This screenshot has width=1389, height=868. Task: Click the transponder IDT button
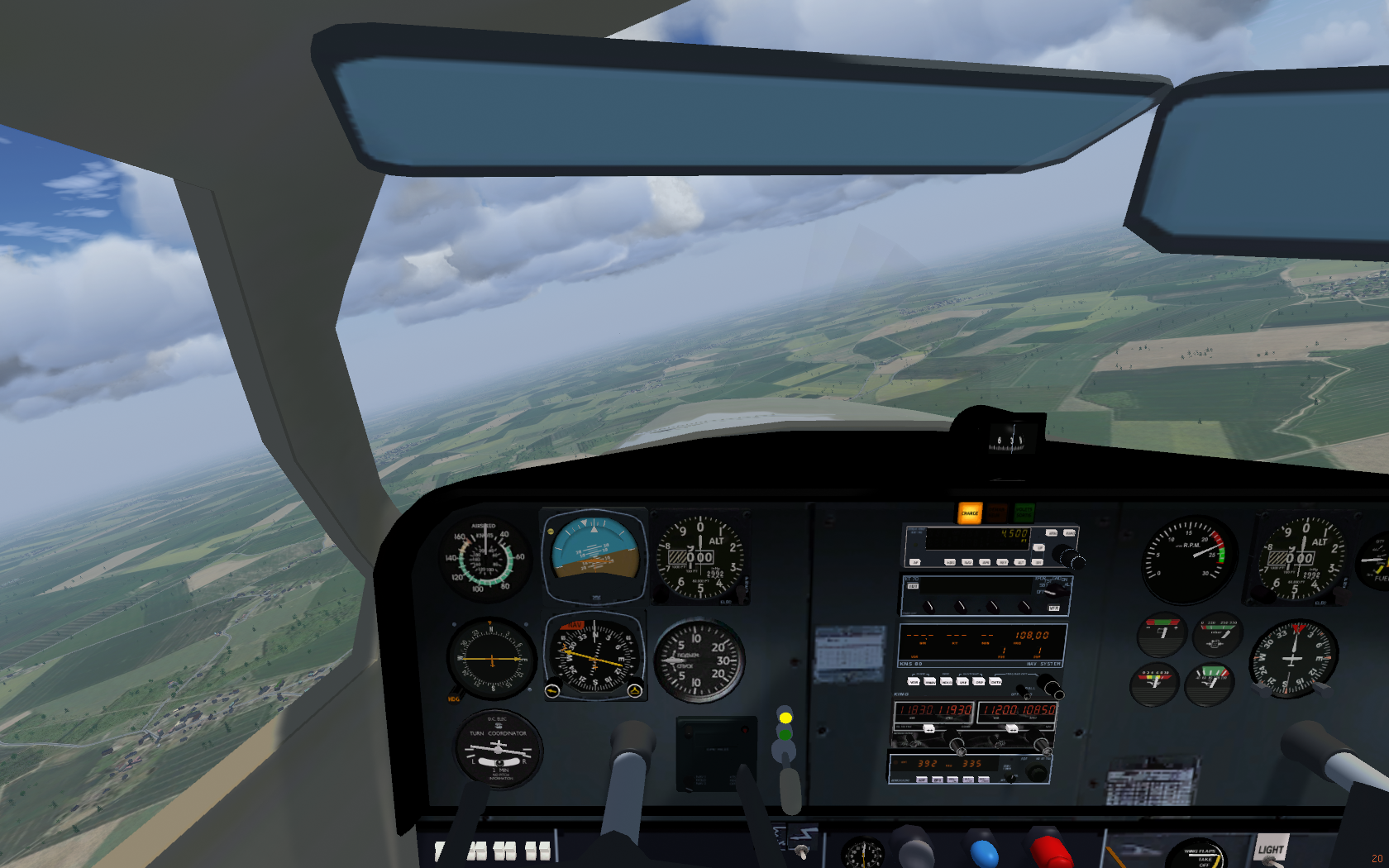[914, 586]
